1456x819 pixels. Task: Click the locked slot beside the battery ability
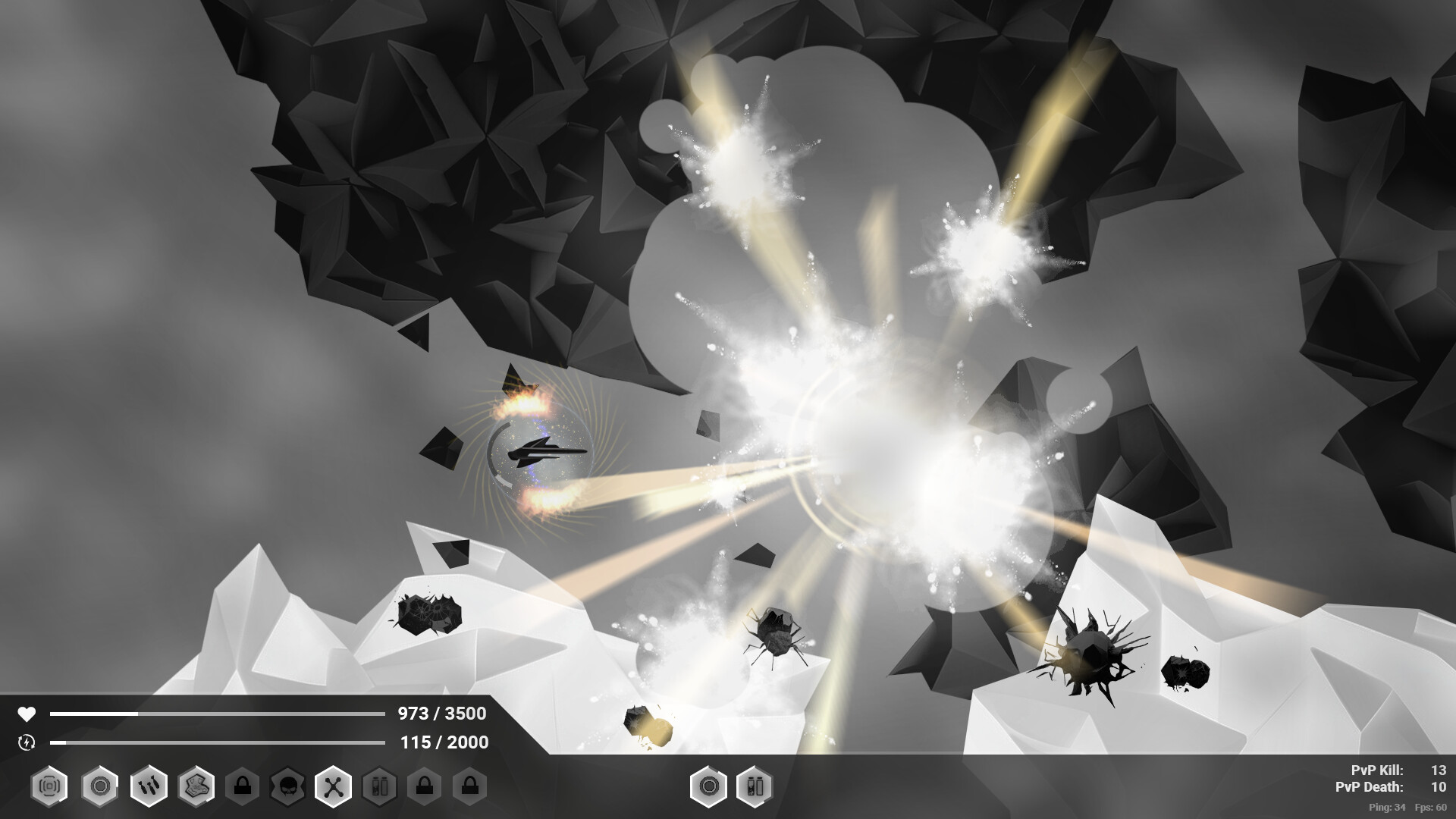coord(425,786)
